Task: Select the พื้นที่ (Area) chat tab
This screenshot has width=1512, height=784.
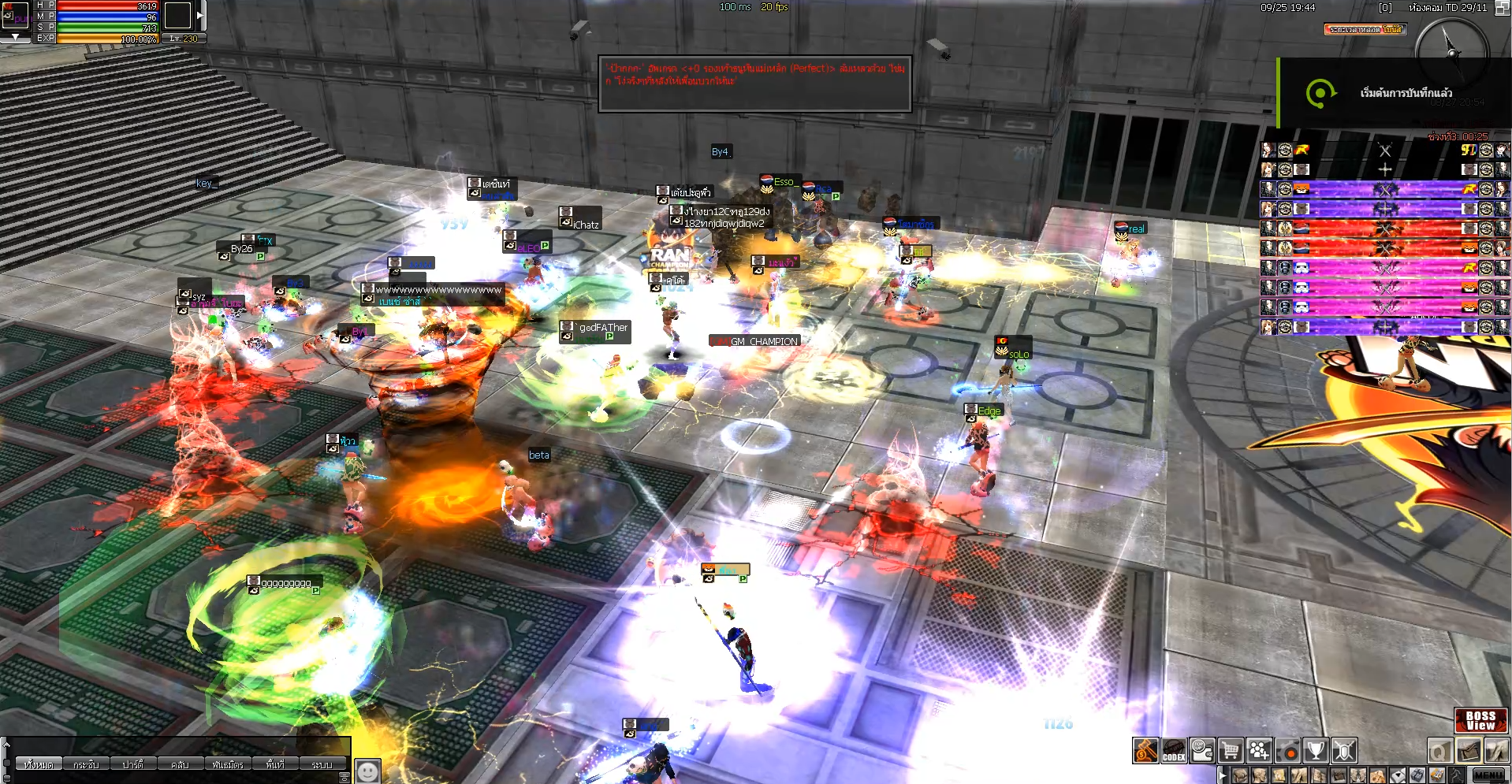Action: point(275,764)
